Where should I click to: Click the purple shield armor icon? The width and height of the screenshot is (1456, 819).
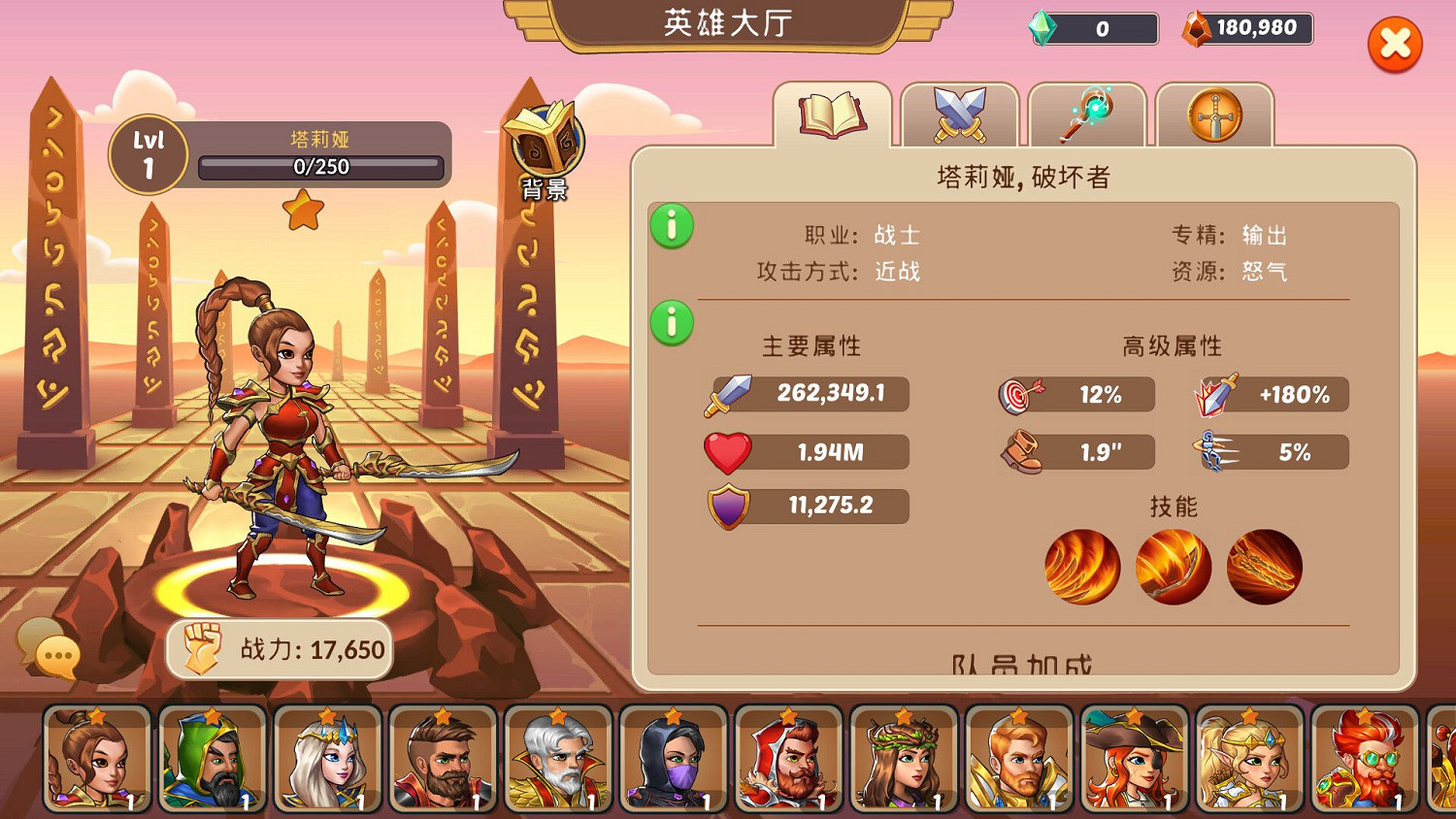730,506
